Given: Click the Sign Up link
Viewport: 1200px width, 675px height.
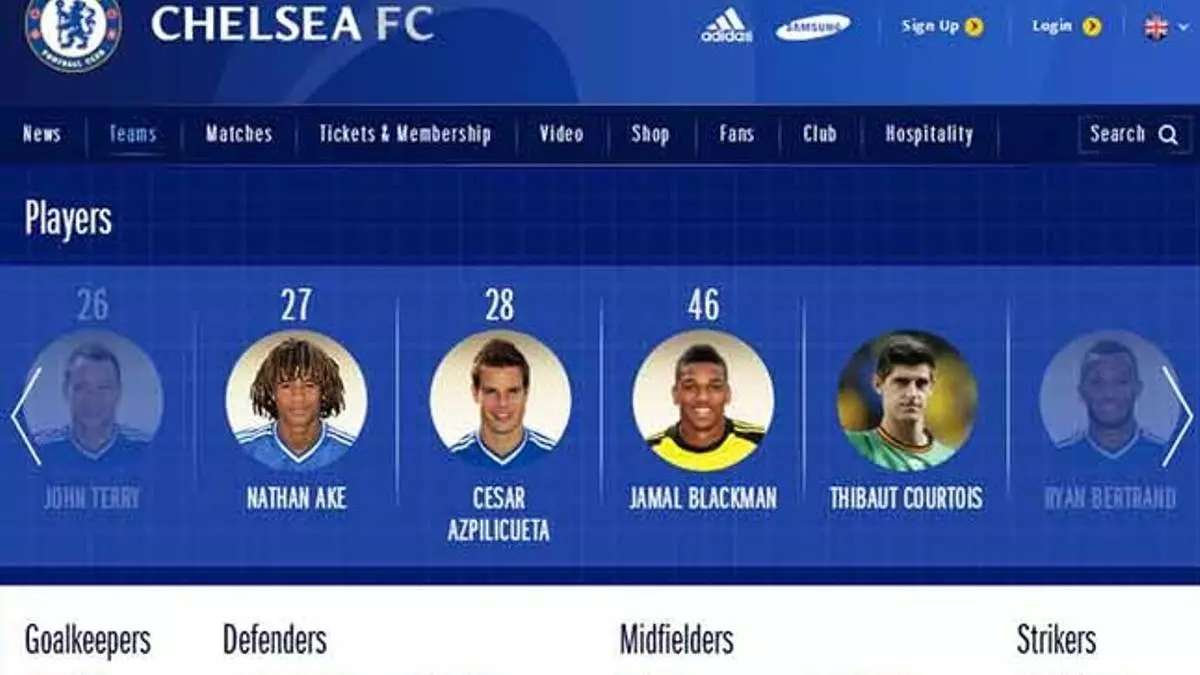Looking at the screenshot, I should (x=942, y=27).
